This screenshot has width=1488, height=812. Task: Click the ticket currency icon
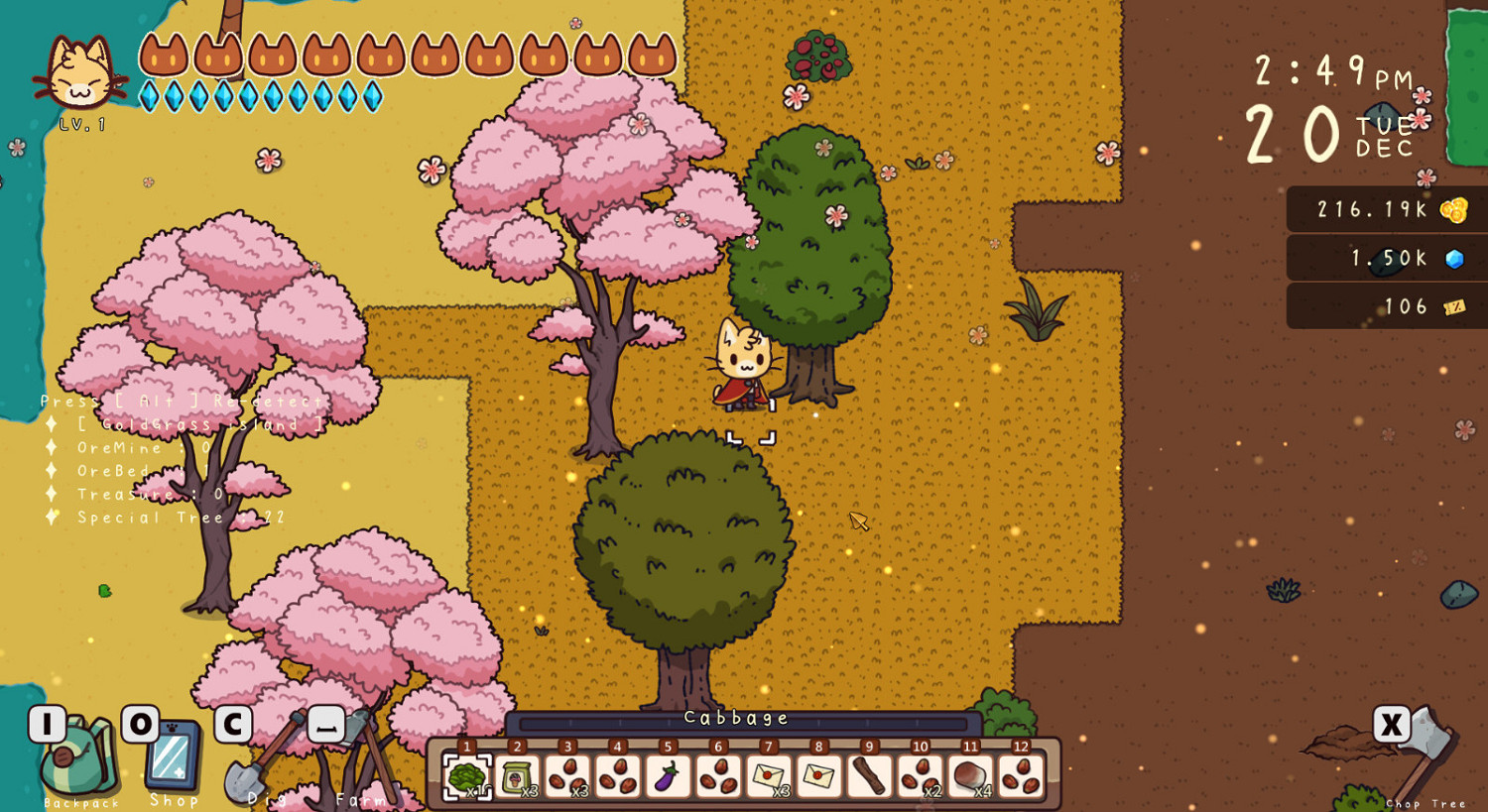click(x=1453, y=306)
